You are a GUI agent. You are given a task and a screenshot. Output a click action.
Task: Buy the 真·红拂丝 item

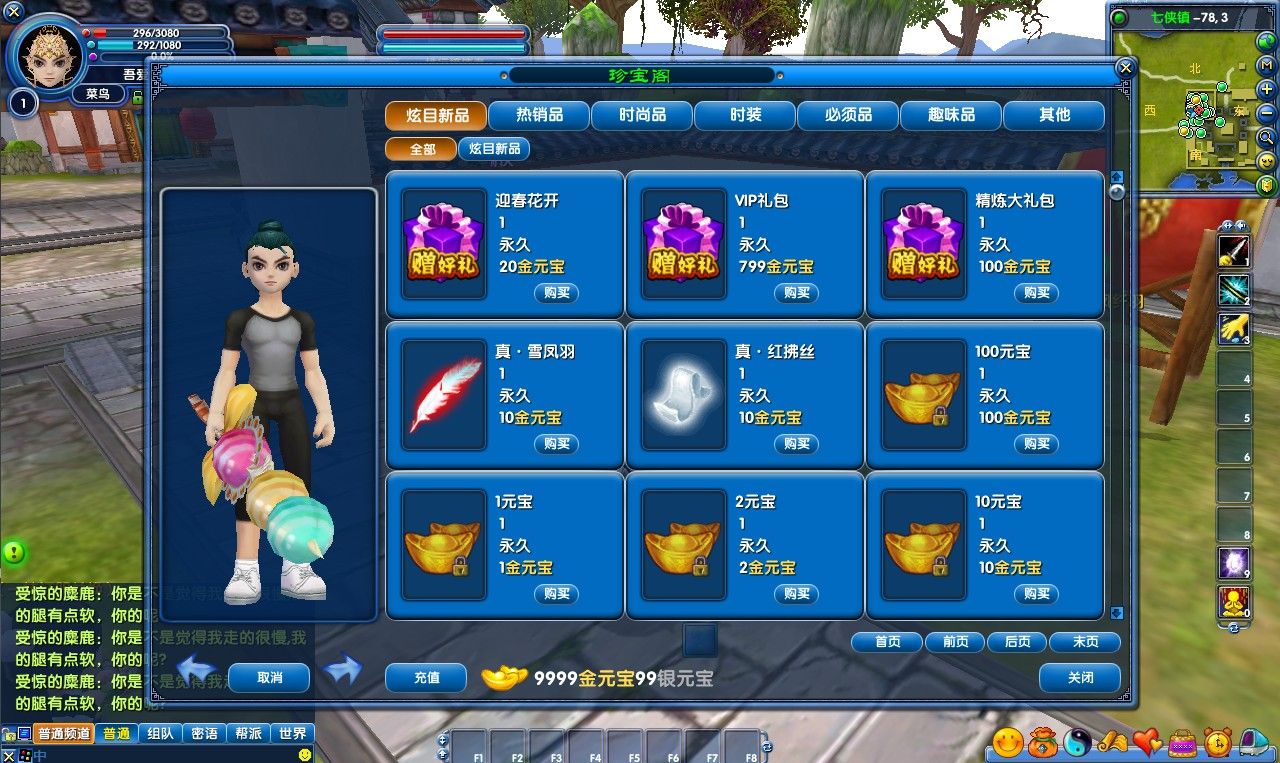pos(796,444)
